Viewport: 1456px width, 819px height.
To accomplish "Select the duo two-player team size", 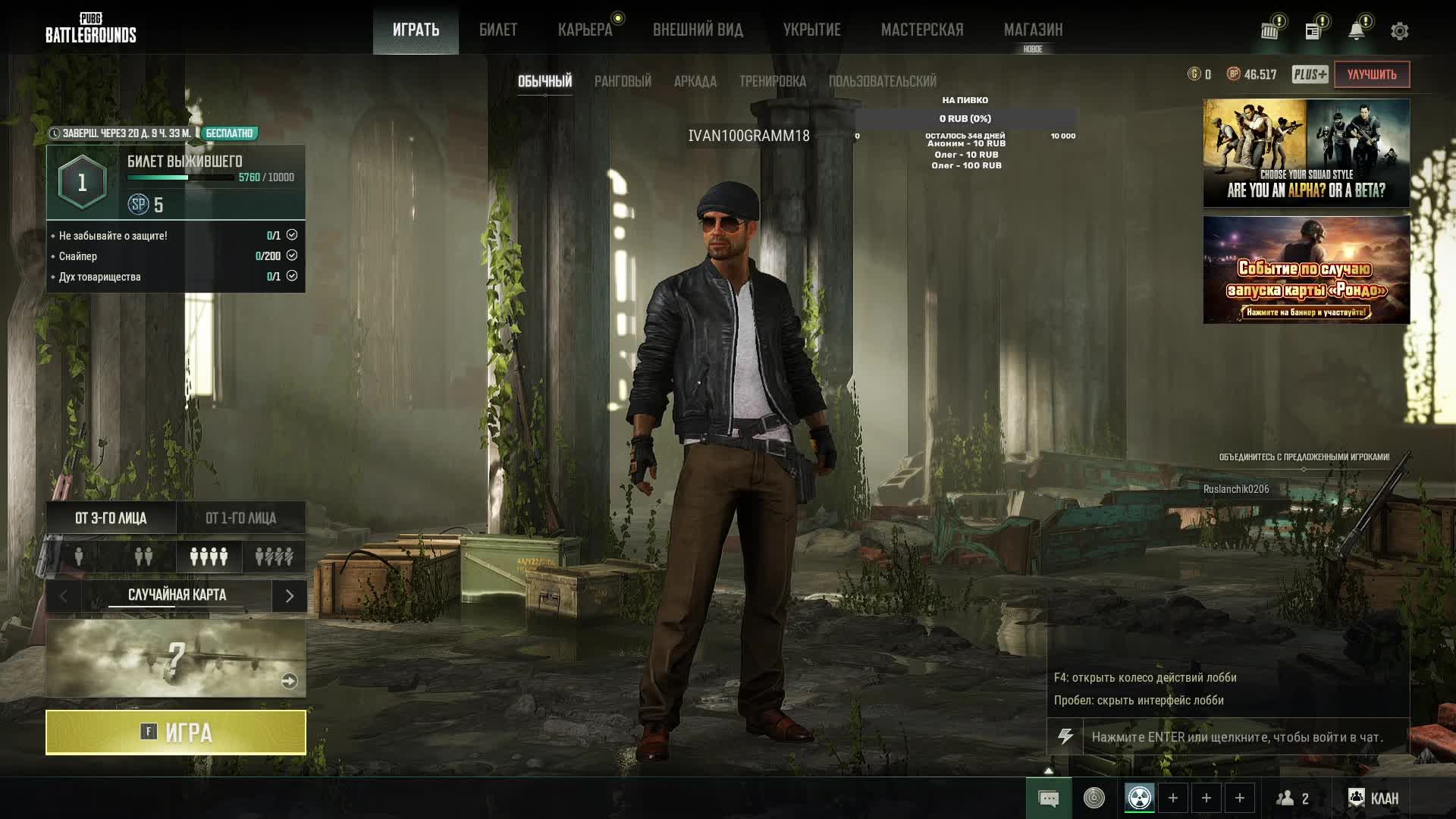I will click(x=143, y=557).
